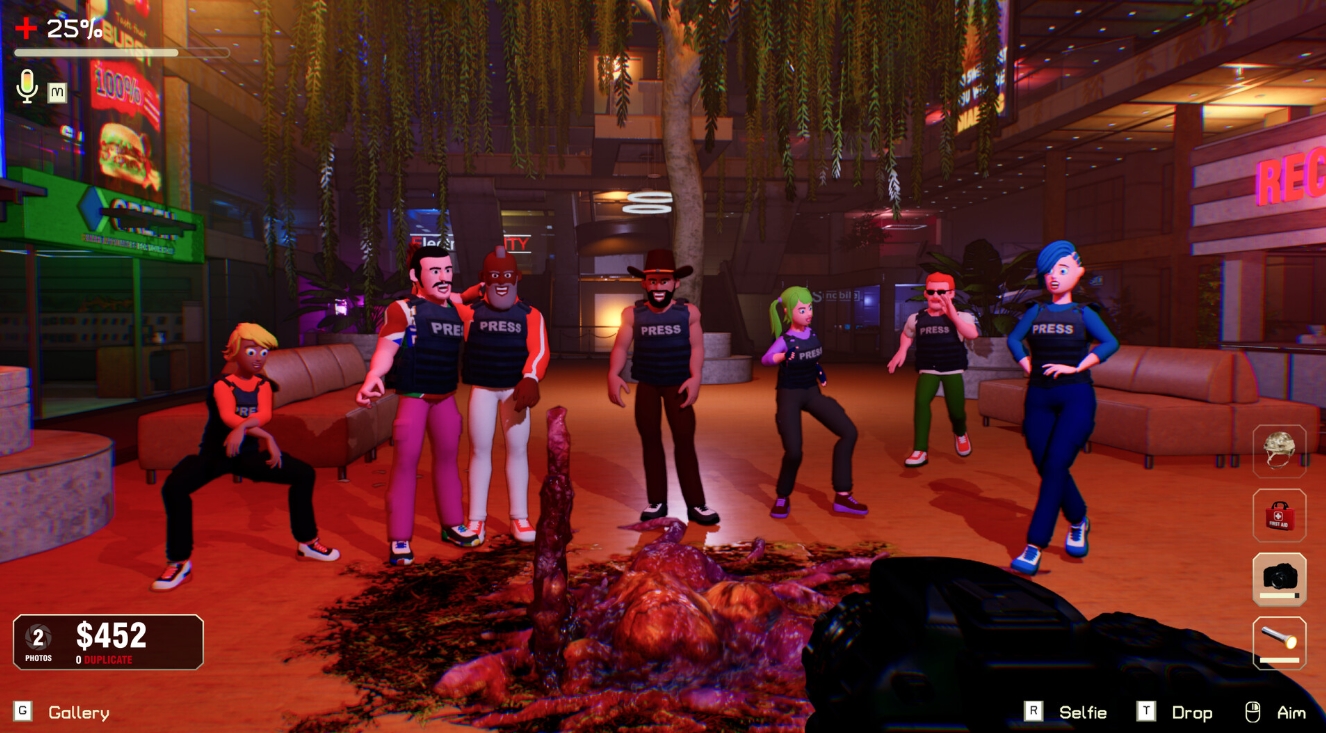Select the camera inventory slot
1326x733 pixels.
tap(1279, 579)
